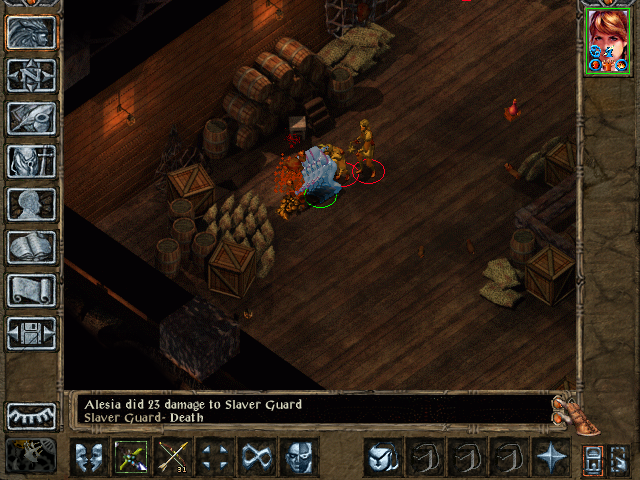Open the priest scroll button
This screenshot has height=480, width=640.
click(x=31, y=290)
